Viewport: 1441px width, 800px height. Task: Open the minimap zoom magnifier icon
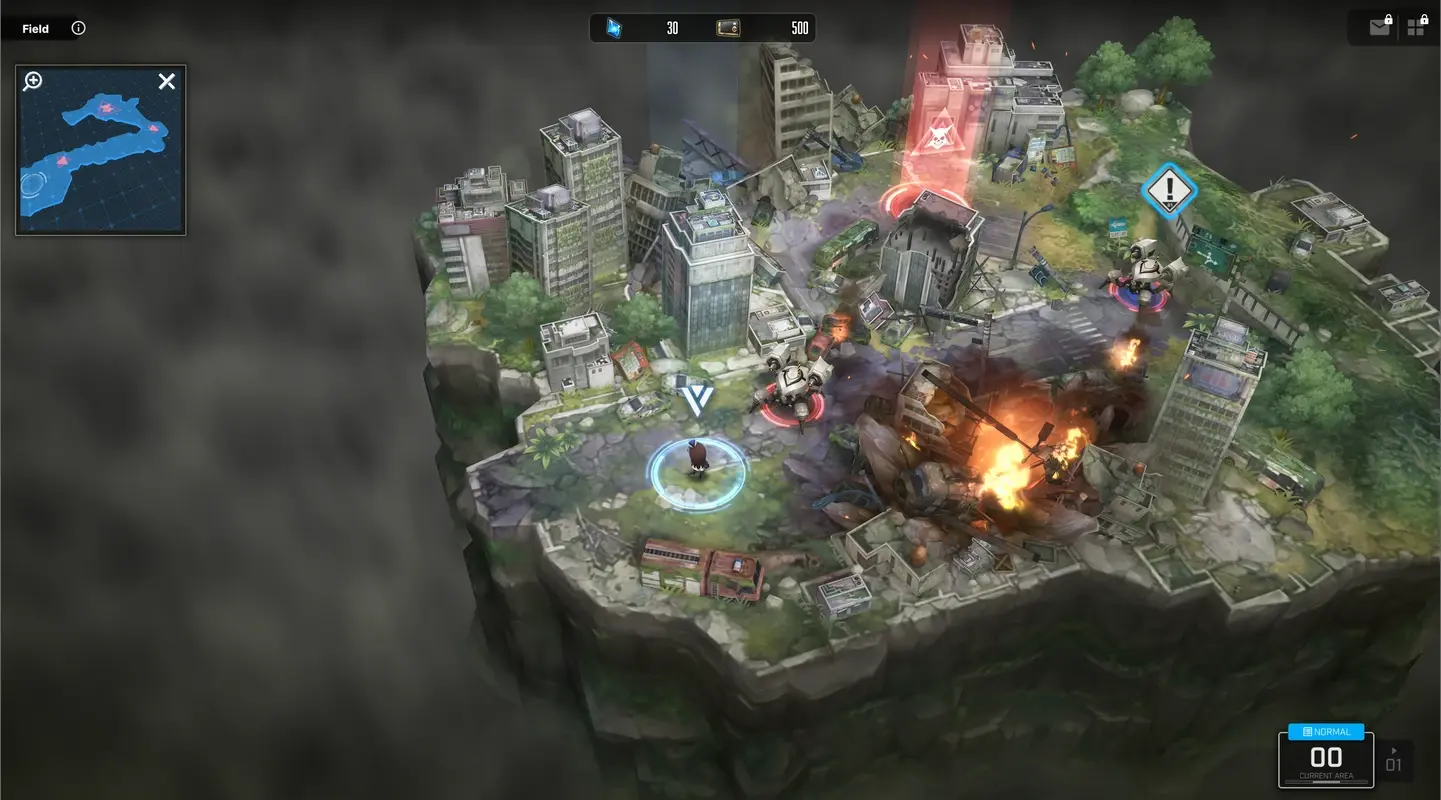point(31,81)
